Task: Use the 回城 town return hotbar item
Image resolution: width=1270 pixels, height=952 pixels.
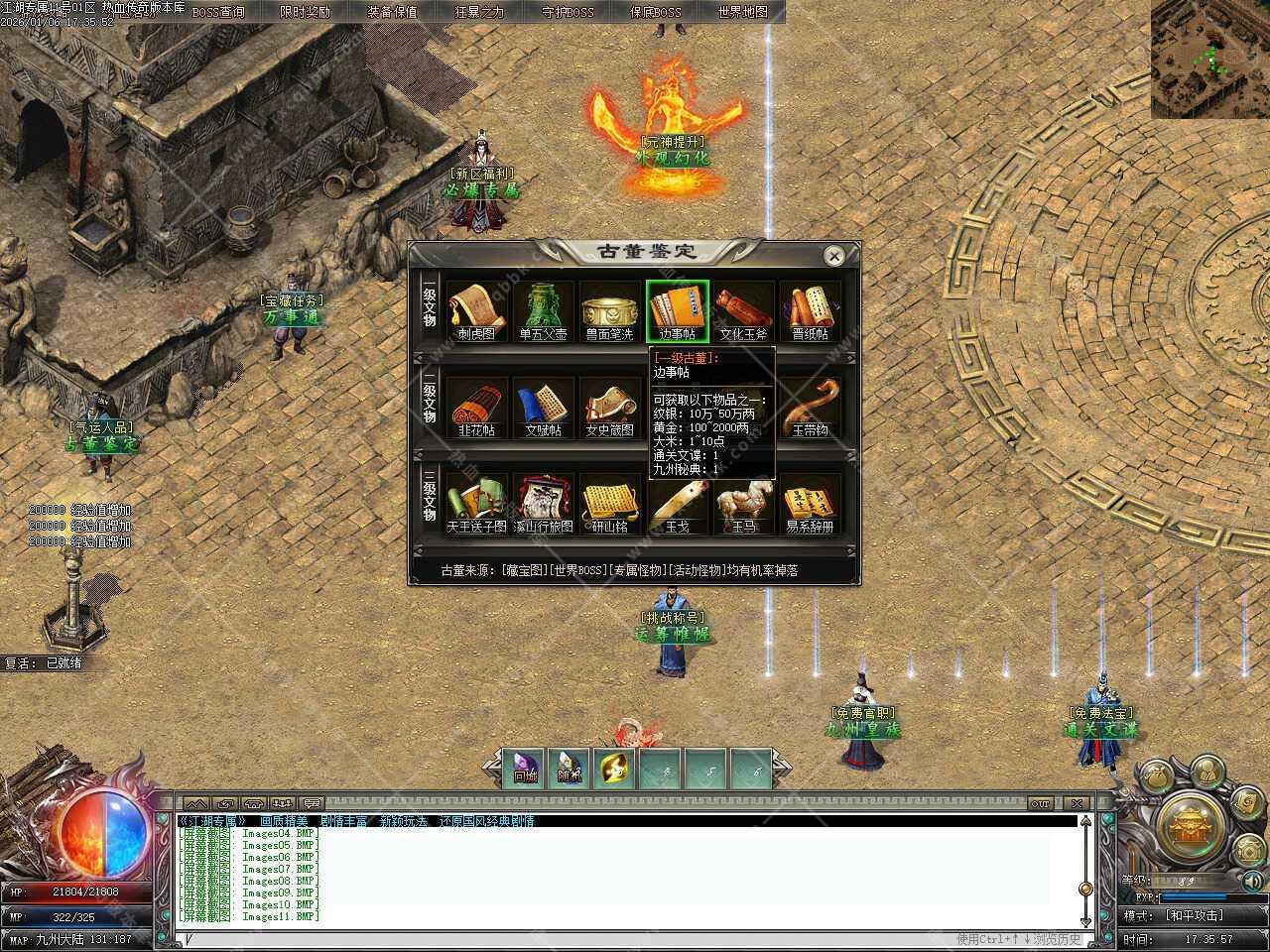Action: pos(525,770)
